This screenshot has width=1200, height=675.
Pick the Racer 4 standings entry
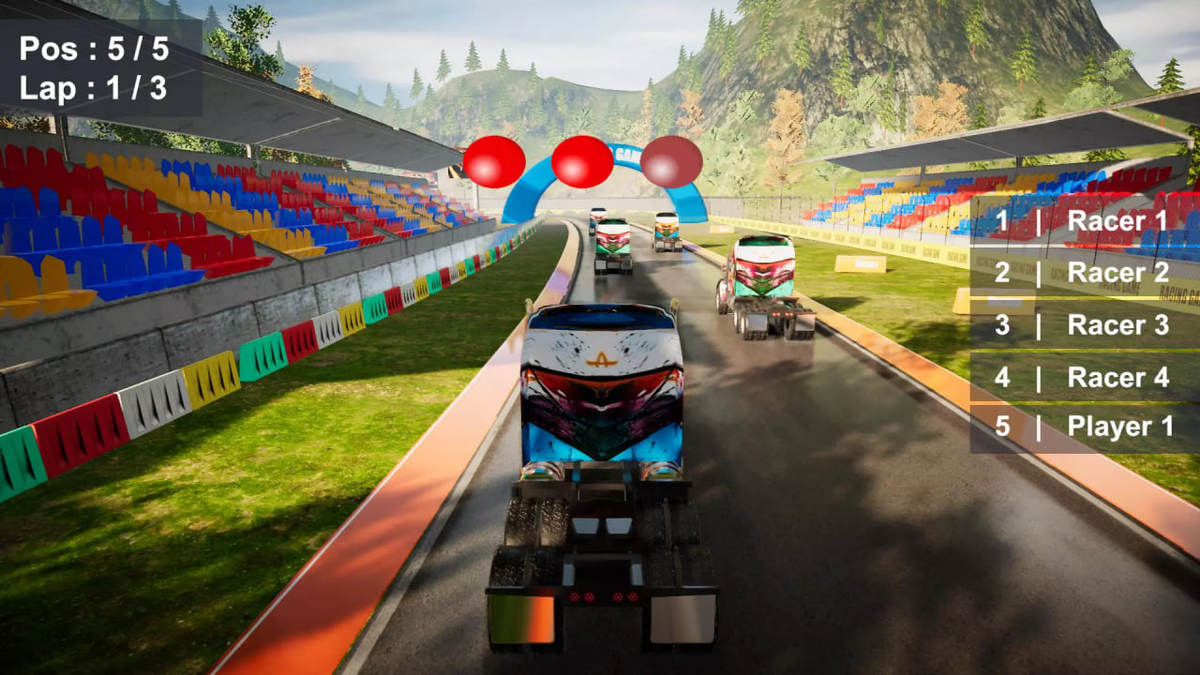tap(1085, 378)
